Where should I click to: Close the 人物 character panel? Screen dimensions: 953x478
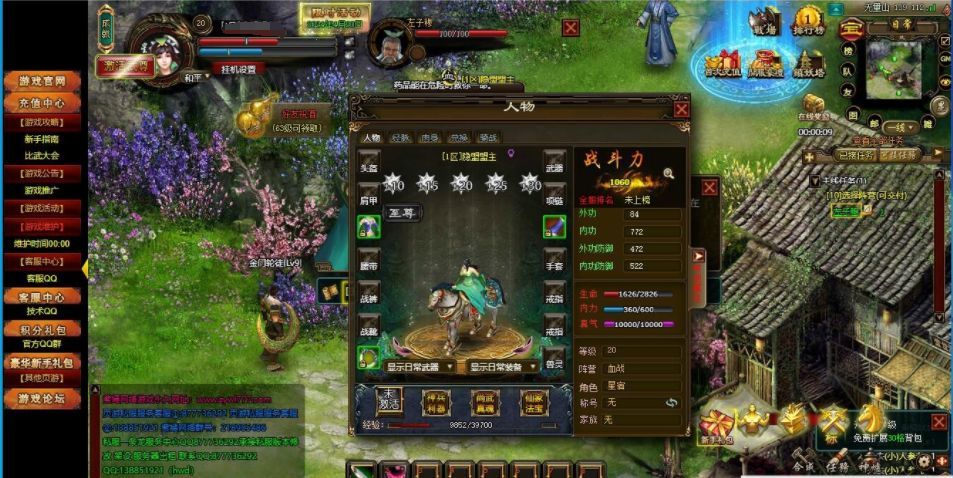tap(681, 109)
